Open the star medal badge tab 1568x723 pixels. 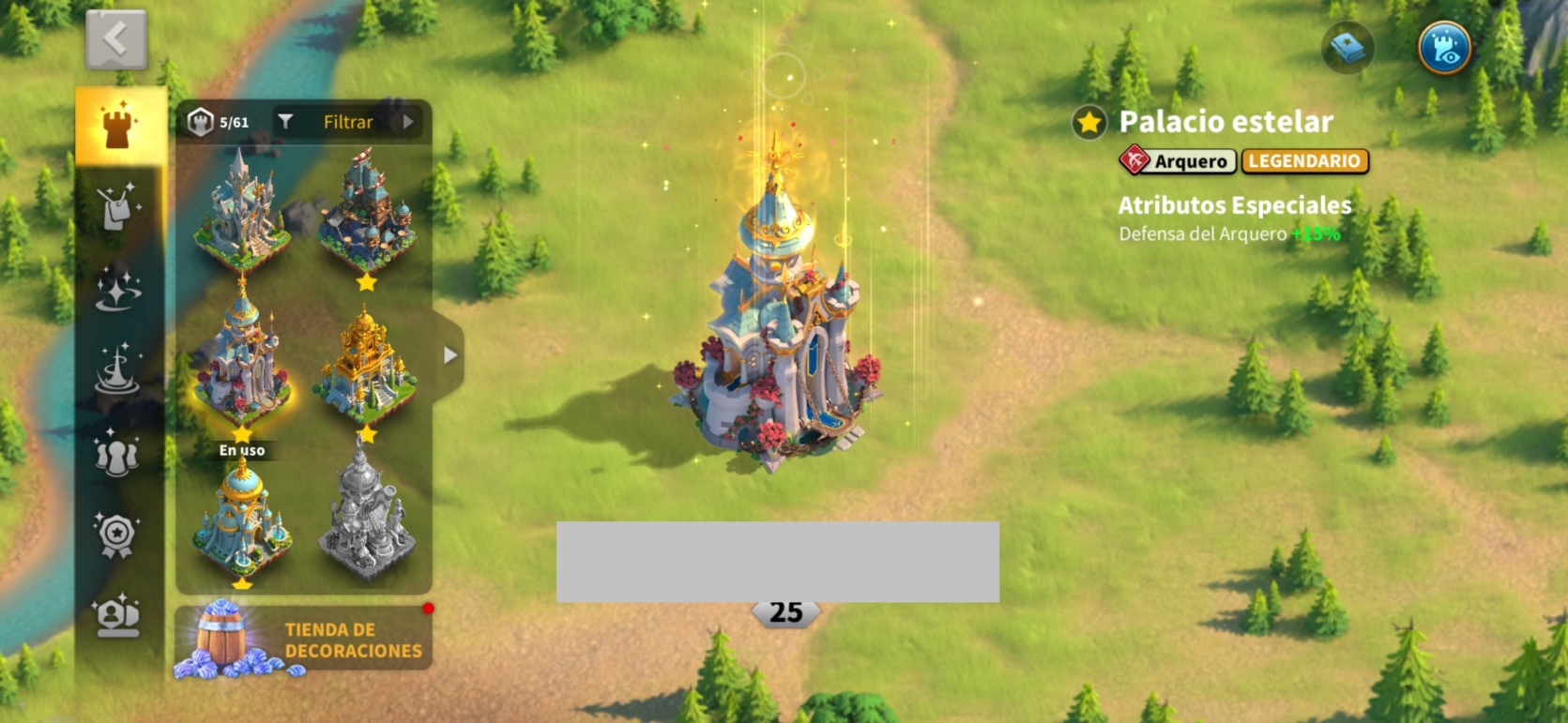click(x=118, y=535)
